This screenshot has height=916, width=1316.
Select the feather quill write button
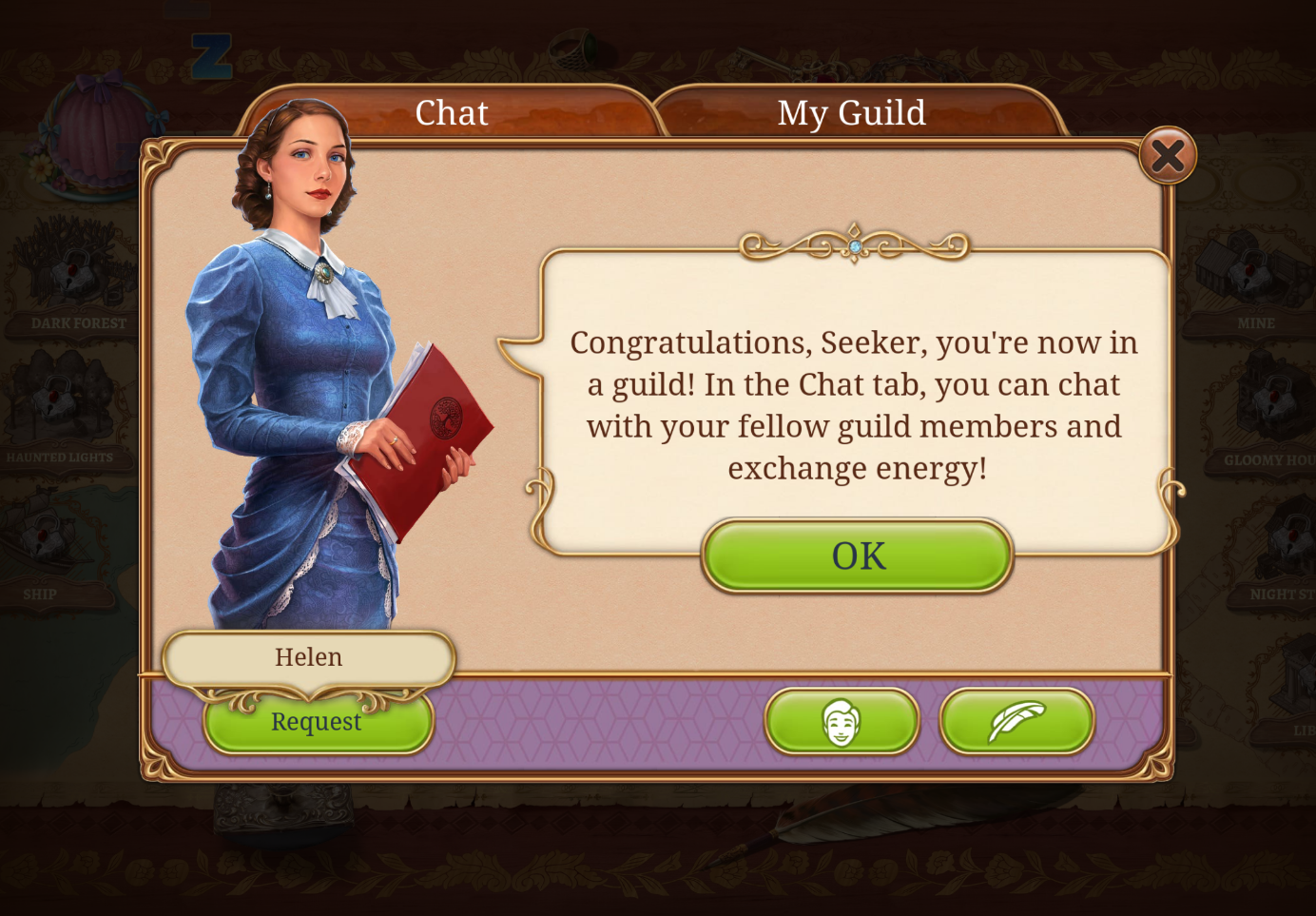point(1016,722)
